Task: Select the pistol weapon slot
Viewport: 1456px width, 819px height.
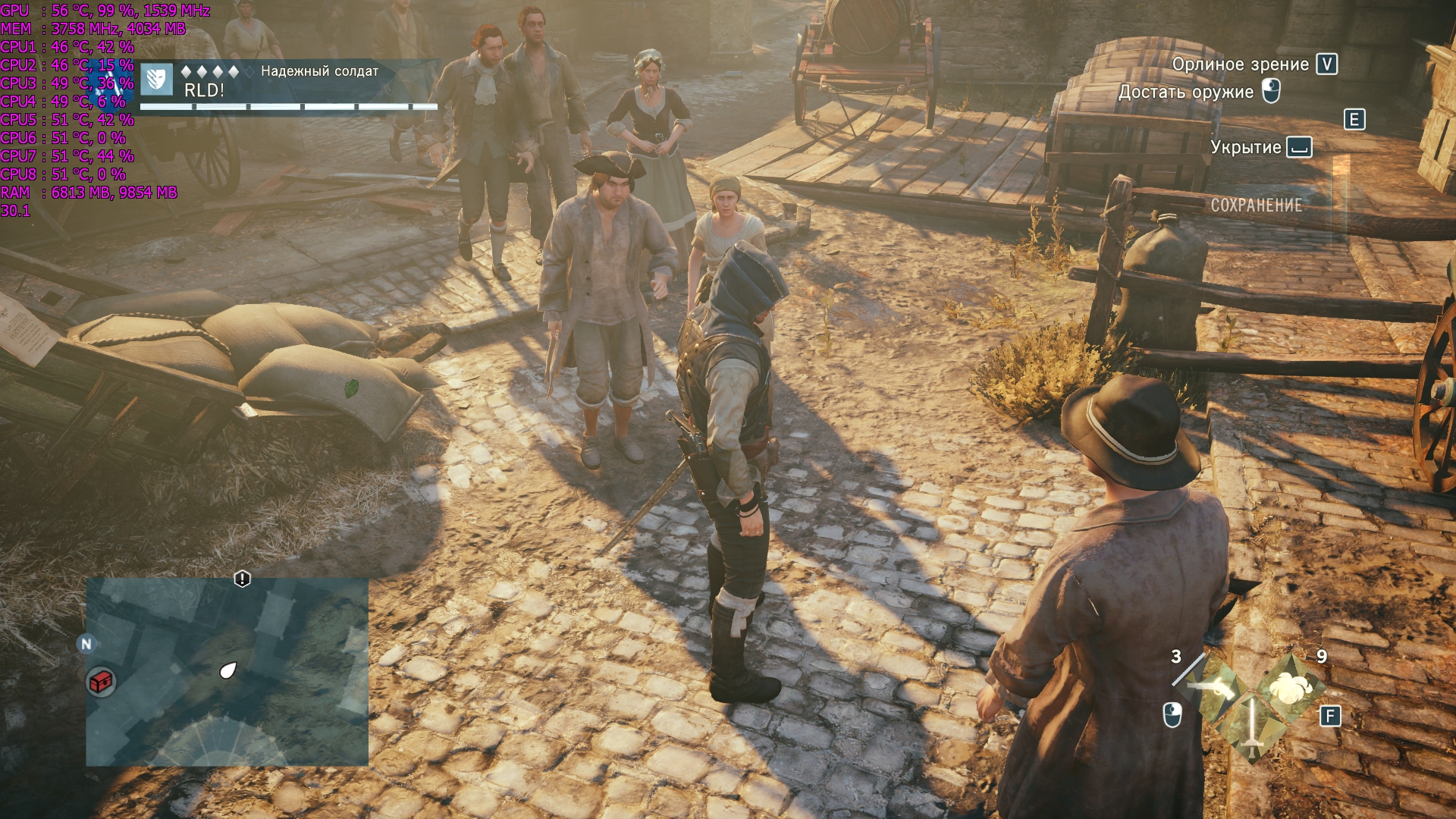Action: (1212, 686)
